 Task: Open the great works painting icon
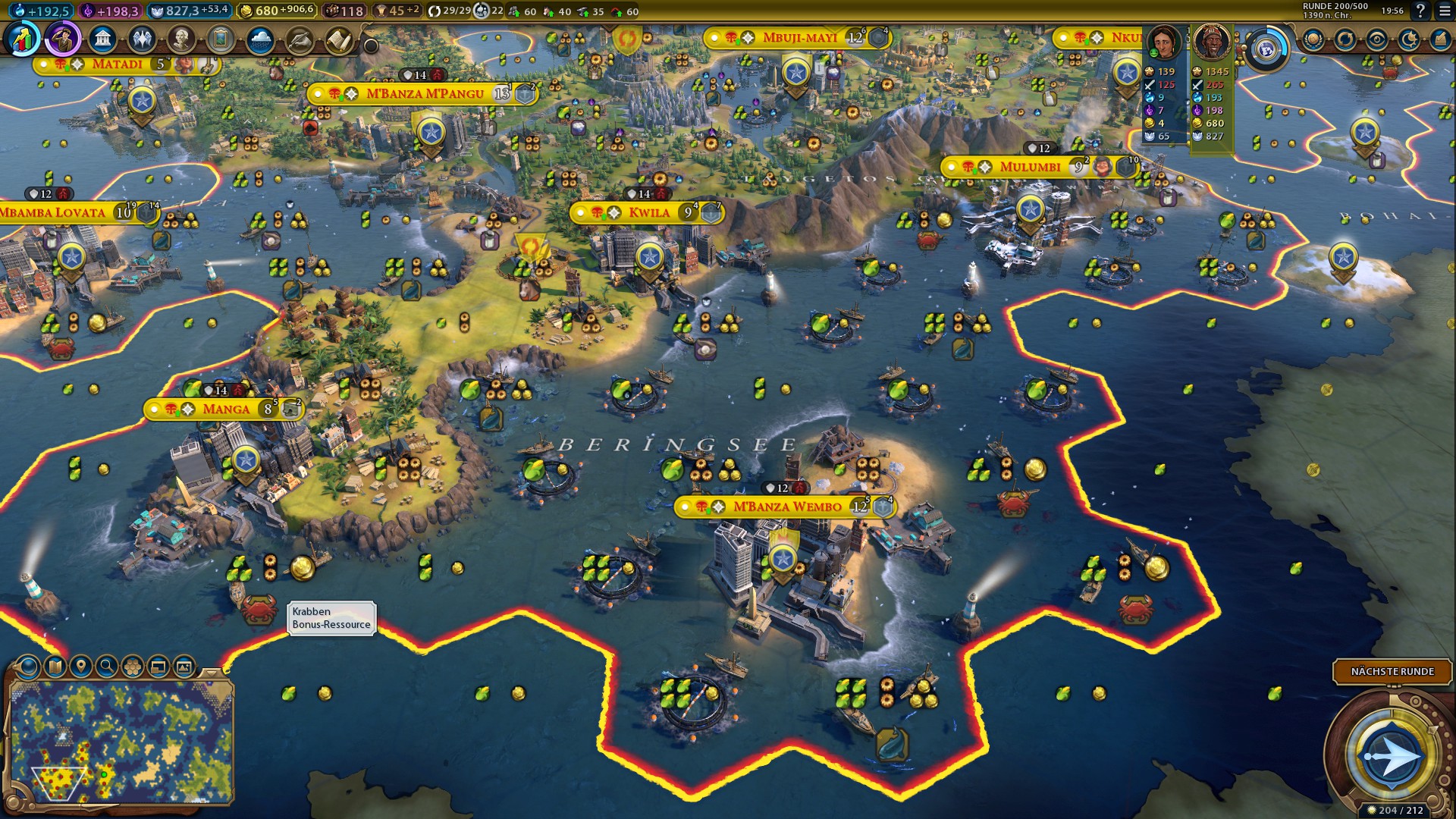click(221, 39)
